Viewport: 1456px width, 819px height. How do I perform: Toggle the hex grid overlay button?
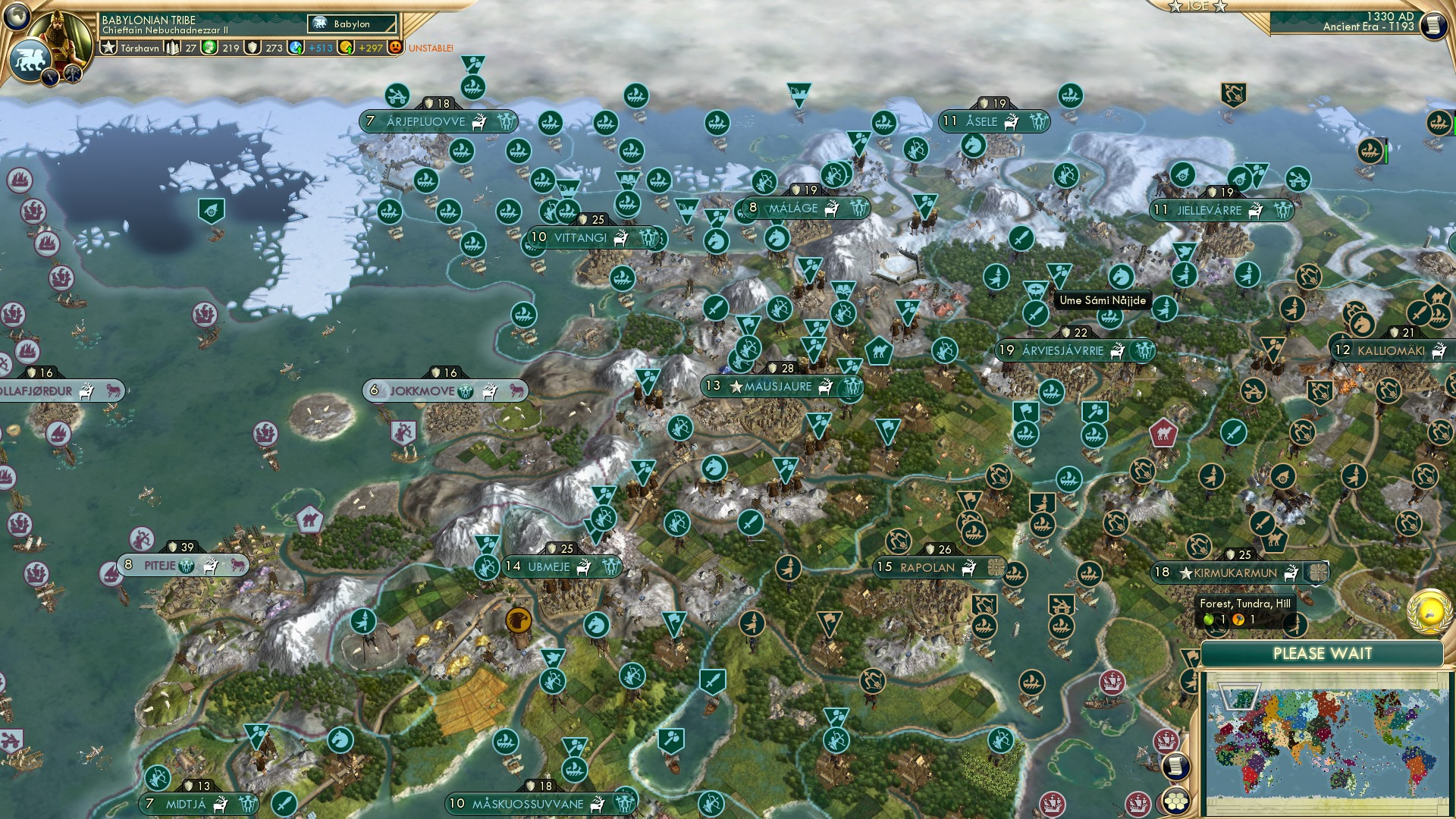click(x=1177, y=801)
